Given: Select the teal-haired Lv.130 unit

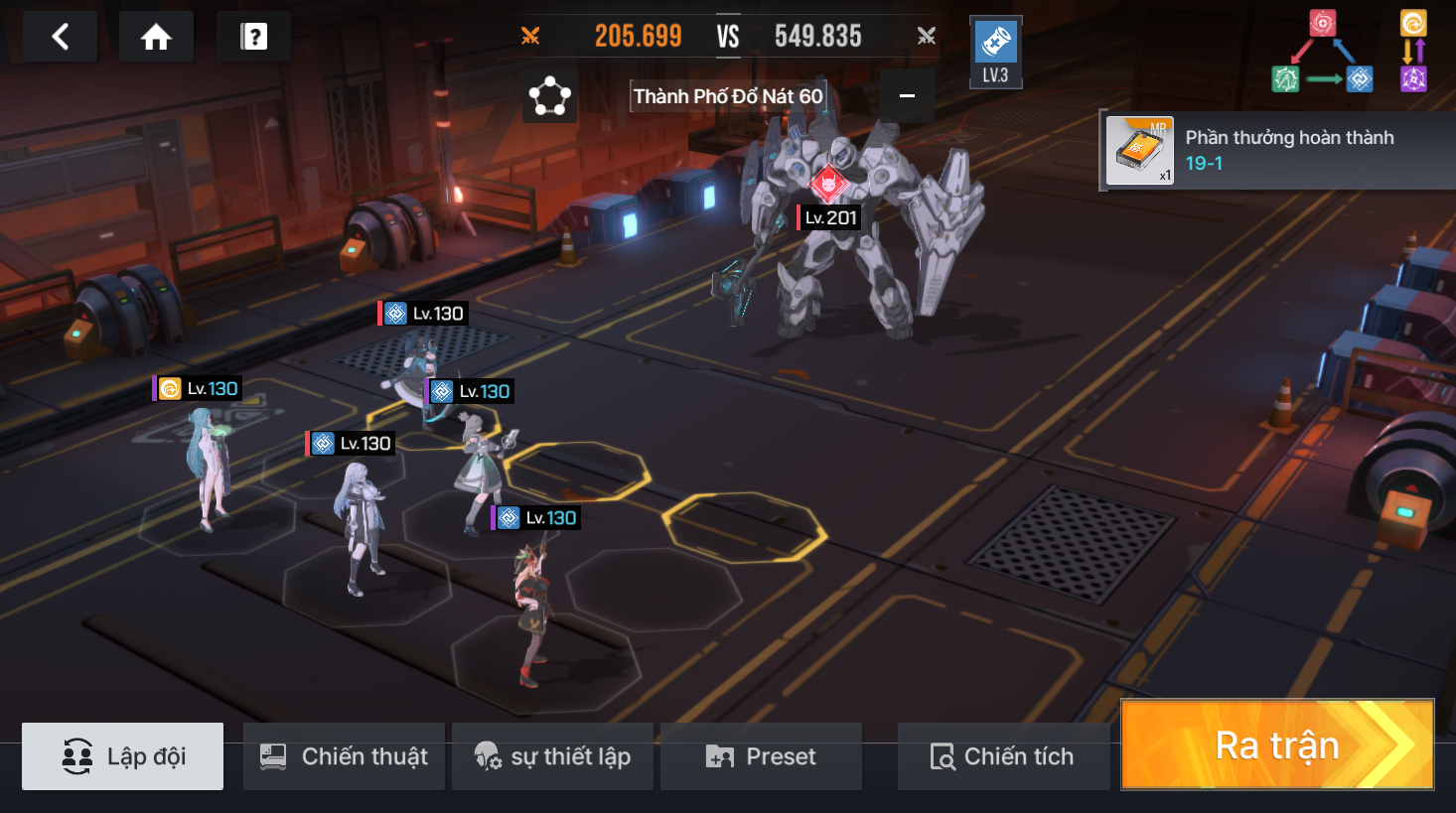Looking at the screenshot, I should pos(210,467).
